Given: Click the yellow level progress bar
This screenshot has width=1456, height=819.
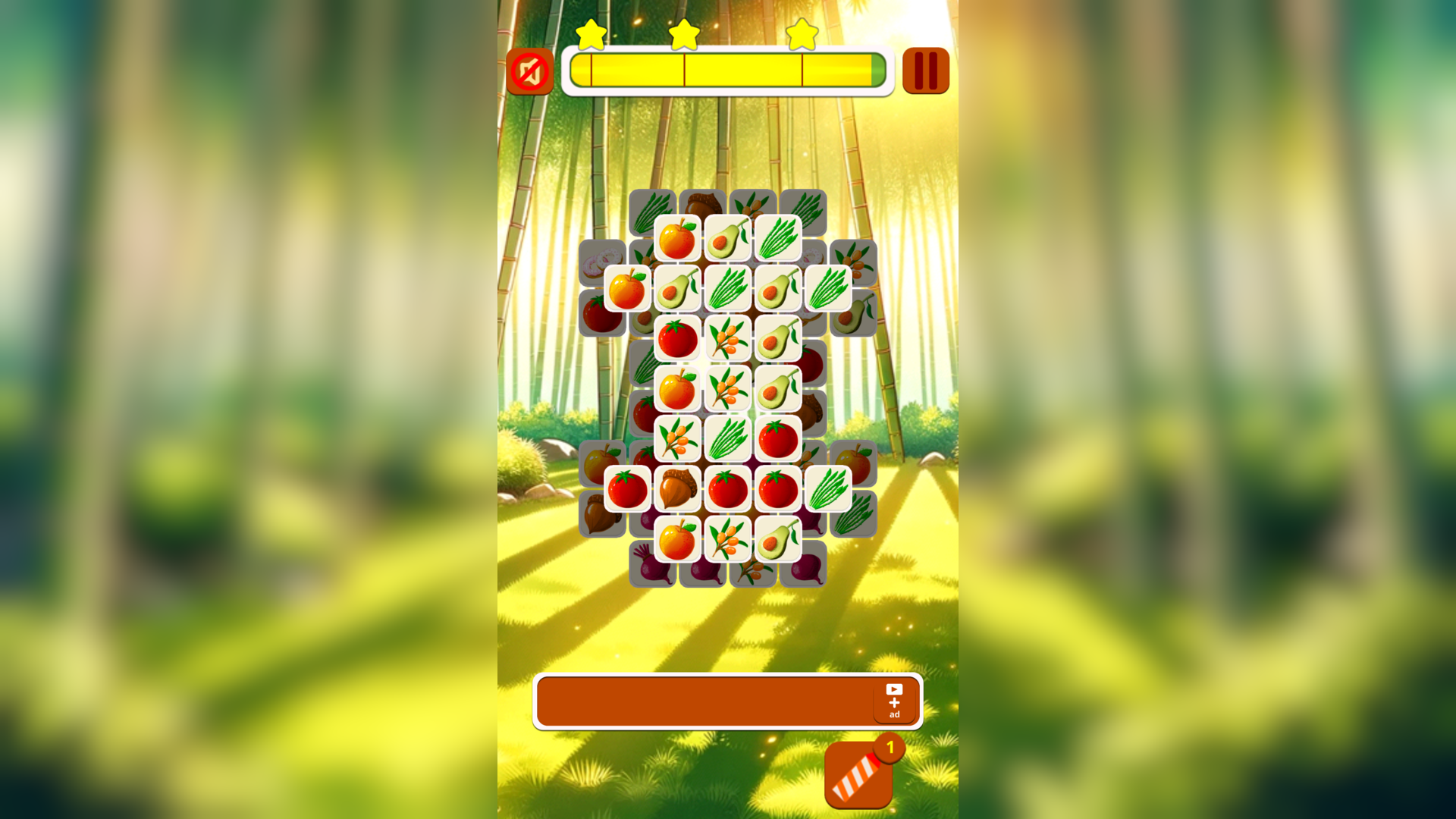Looking at the screenshot, I should pos(728,72).
